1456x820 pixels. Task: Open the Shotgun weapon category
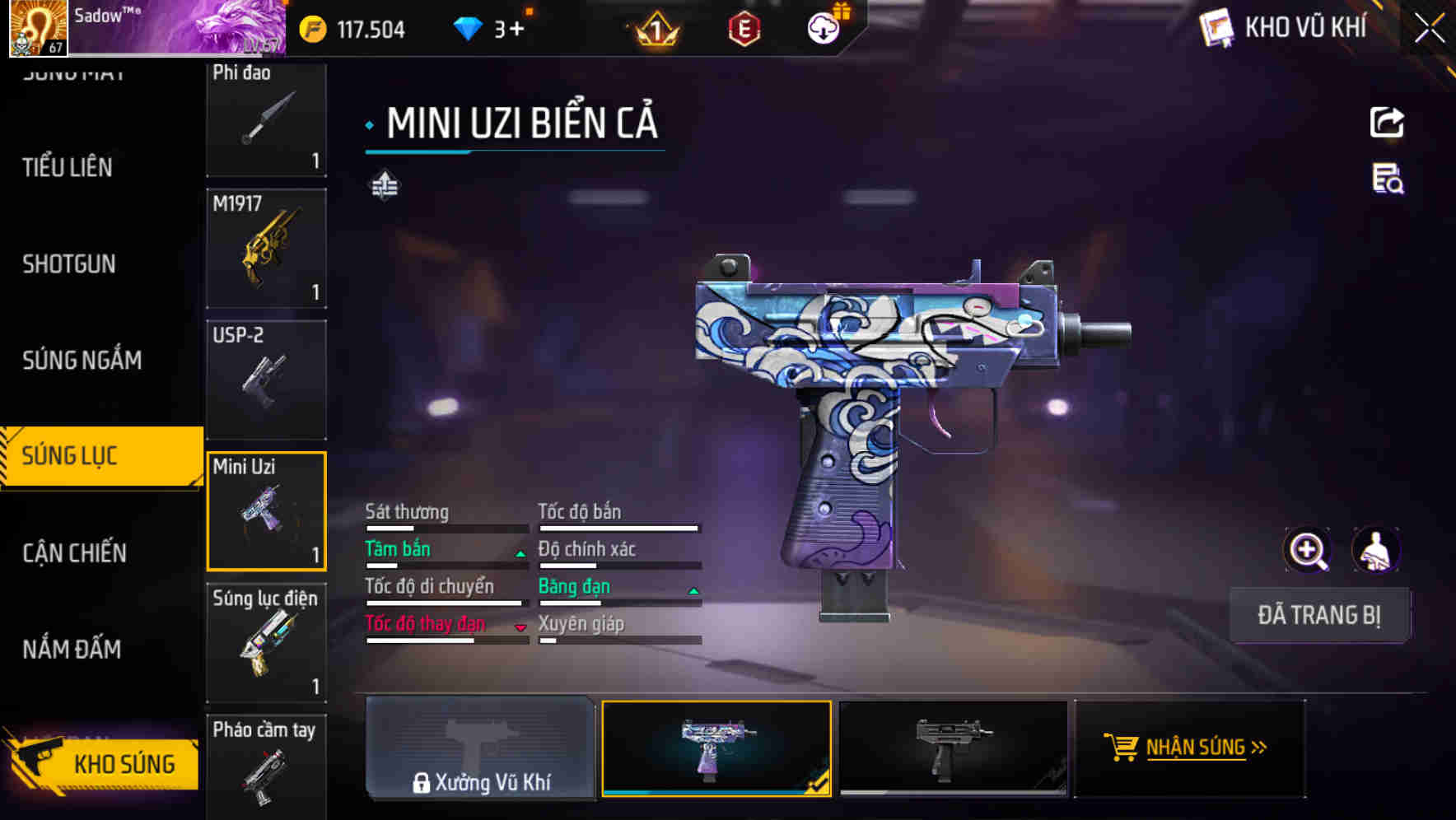click(69, 263)
